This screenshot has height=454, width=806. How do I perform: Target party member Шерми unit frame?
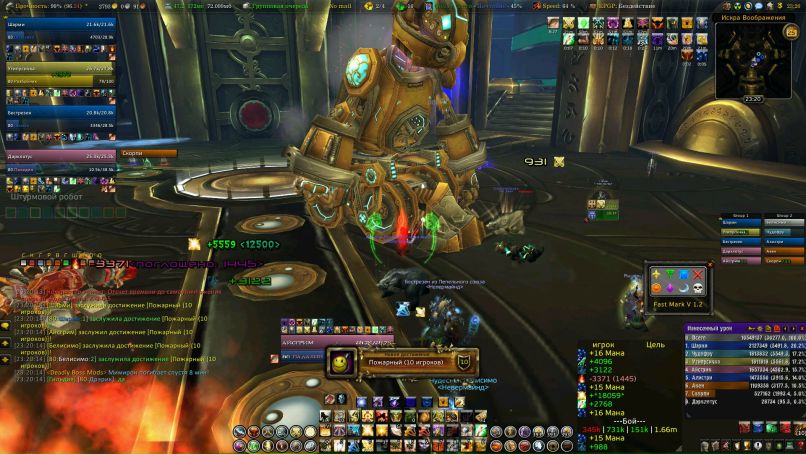point(56,26)
